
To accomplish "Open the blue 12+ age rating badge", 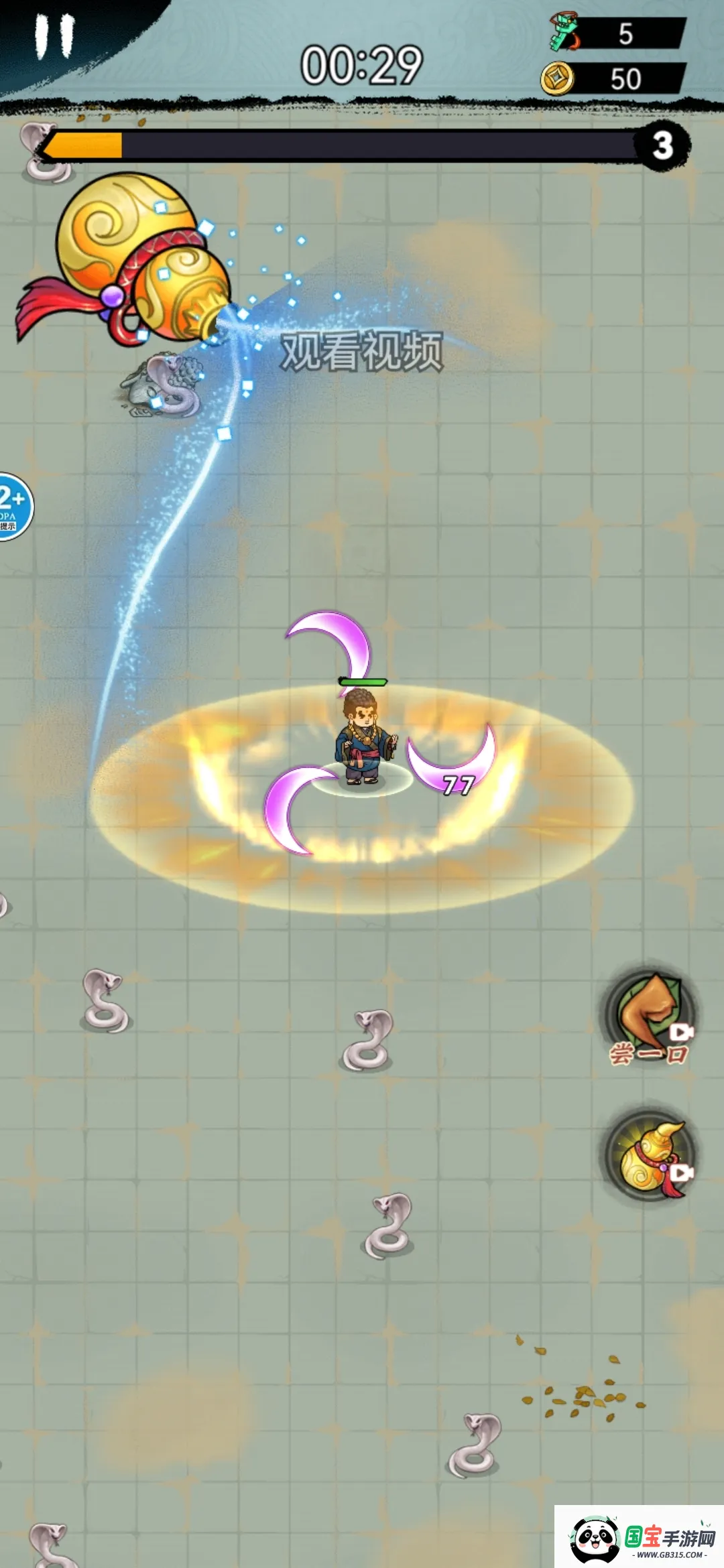I will click(13, 507).
